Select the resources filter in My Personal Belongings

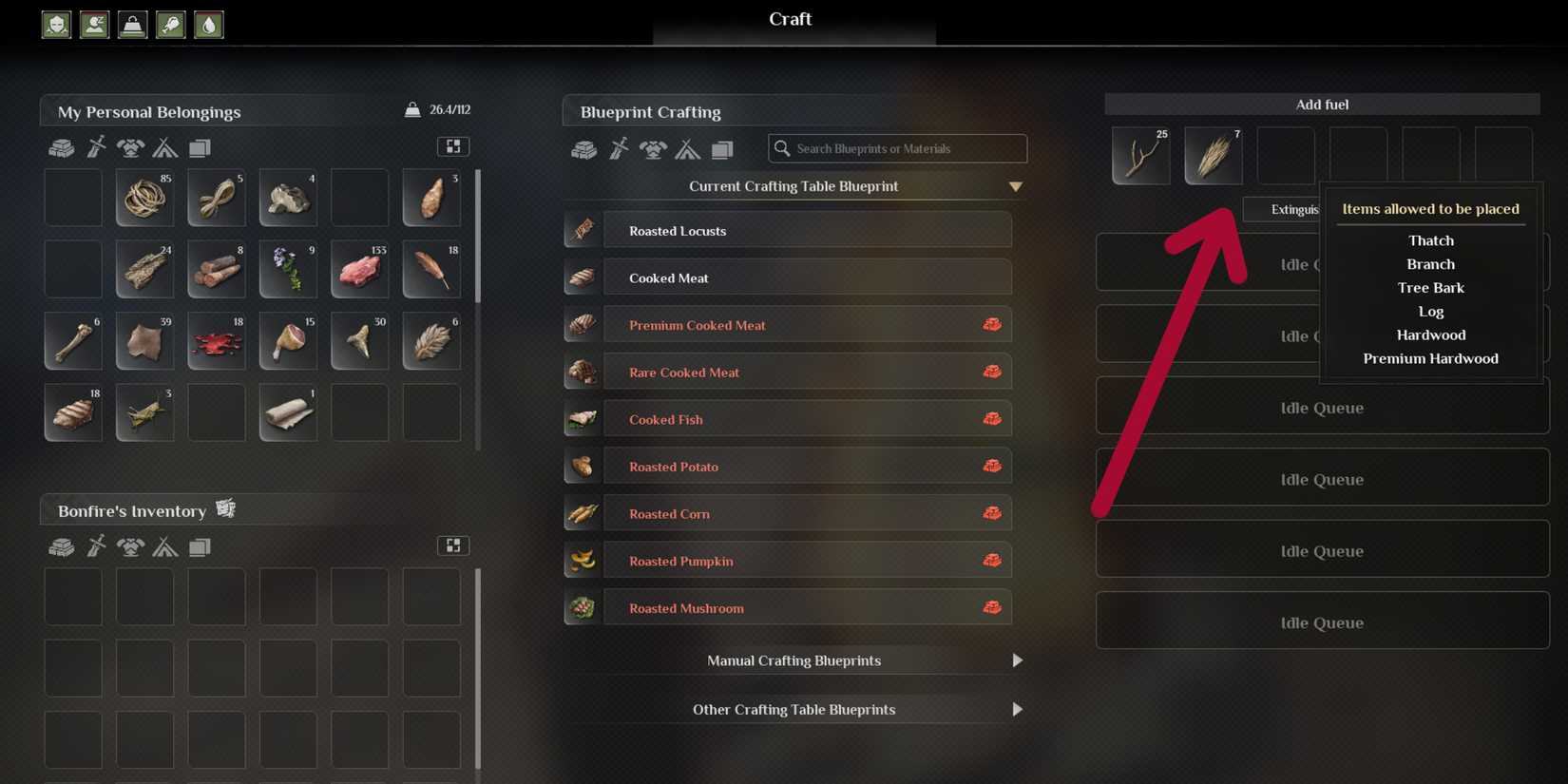pos(62,147)
